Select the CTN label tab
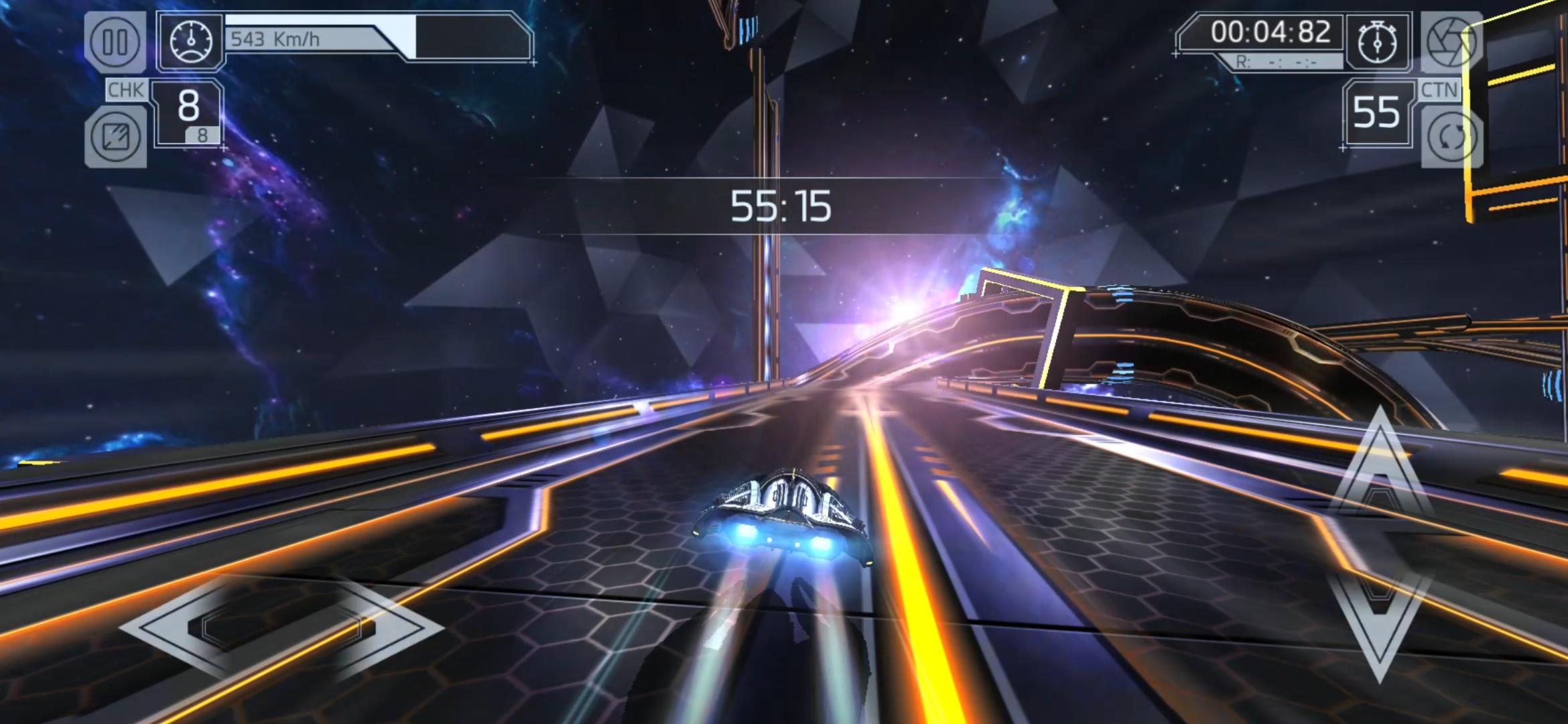The height and width of the screenshot is (724, 1568). (x=1442, y=88)
